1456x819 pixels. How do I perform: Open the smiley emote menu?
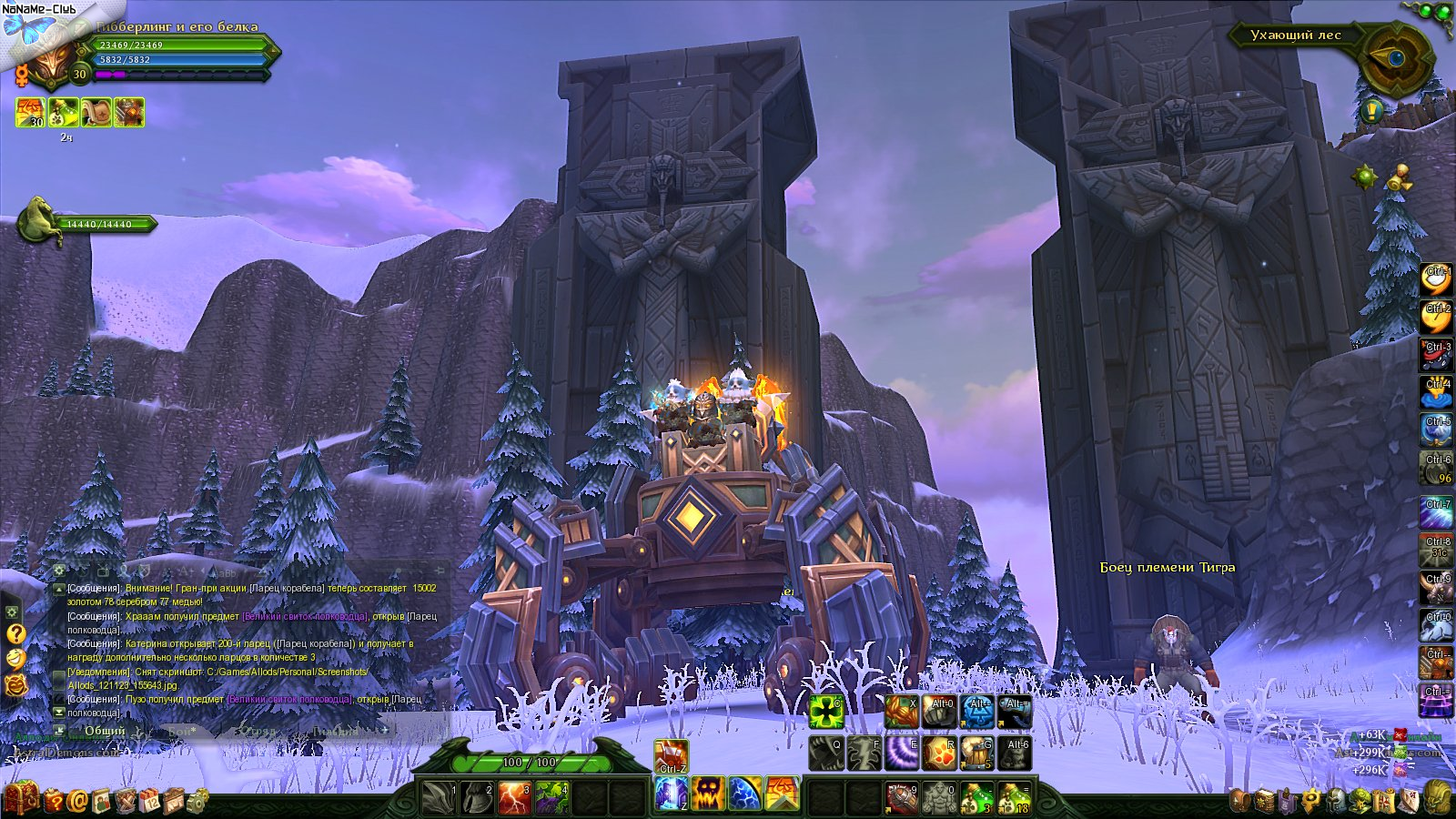[x=15, y=659]
